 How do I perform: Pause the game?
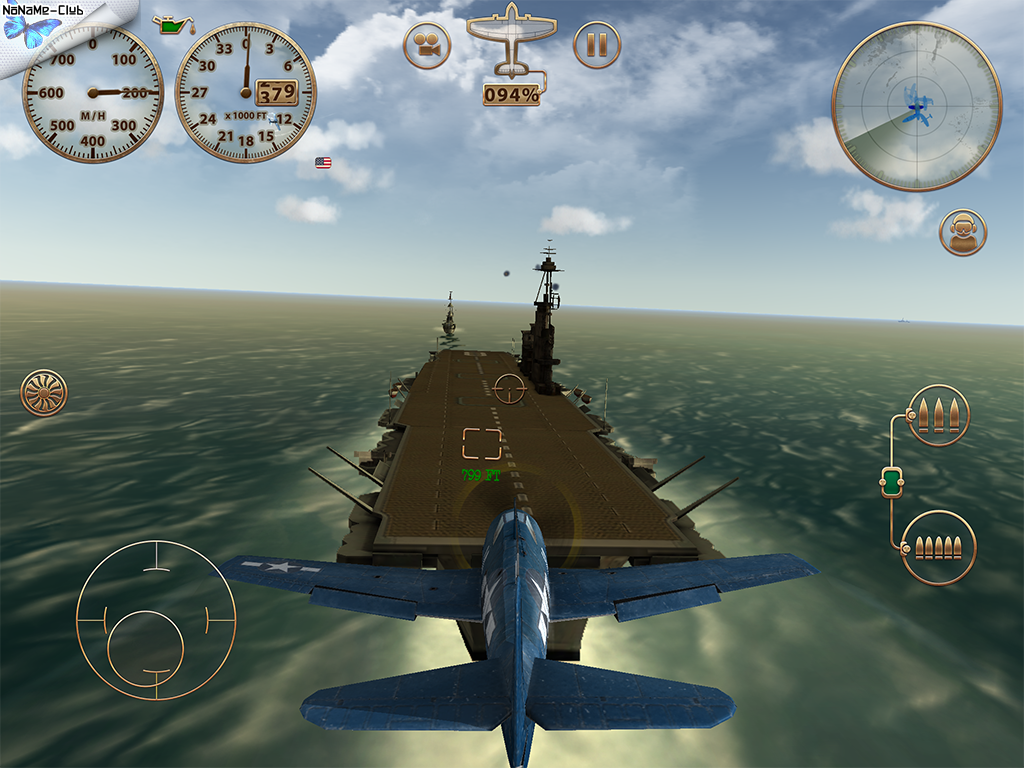pyautogui.click(x=597, y=45)
